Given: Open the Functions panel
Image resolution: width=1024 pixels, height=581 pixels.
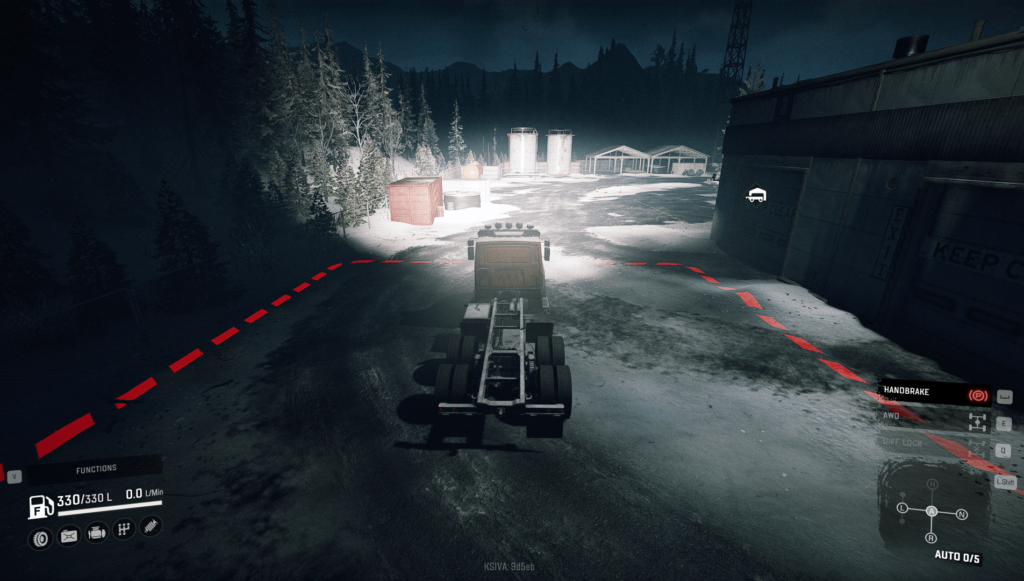Looking at the screenshot, I should click(96, 468).
